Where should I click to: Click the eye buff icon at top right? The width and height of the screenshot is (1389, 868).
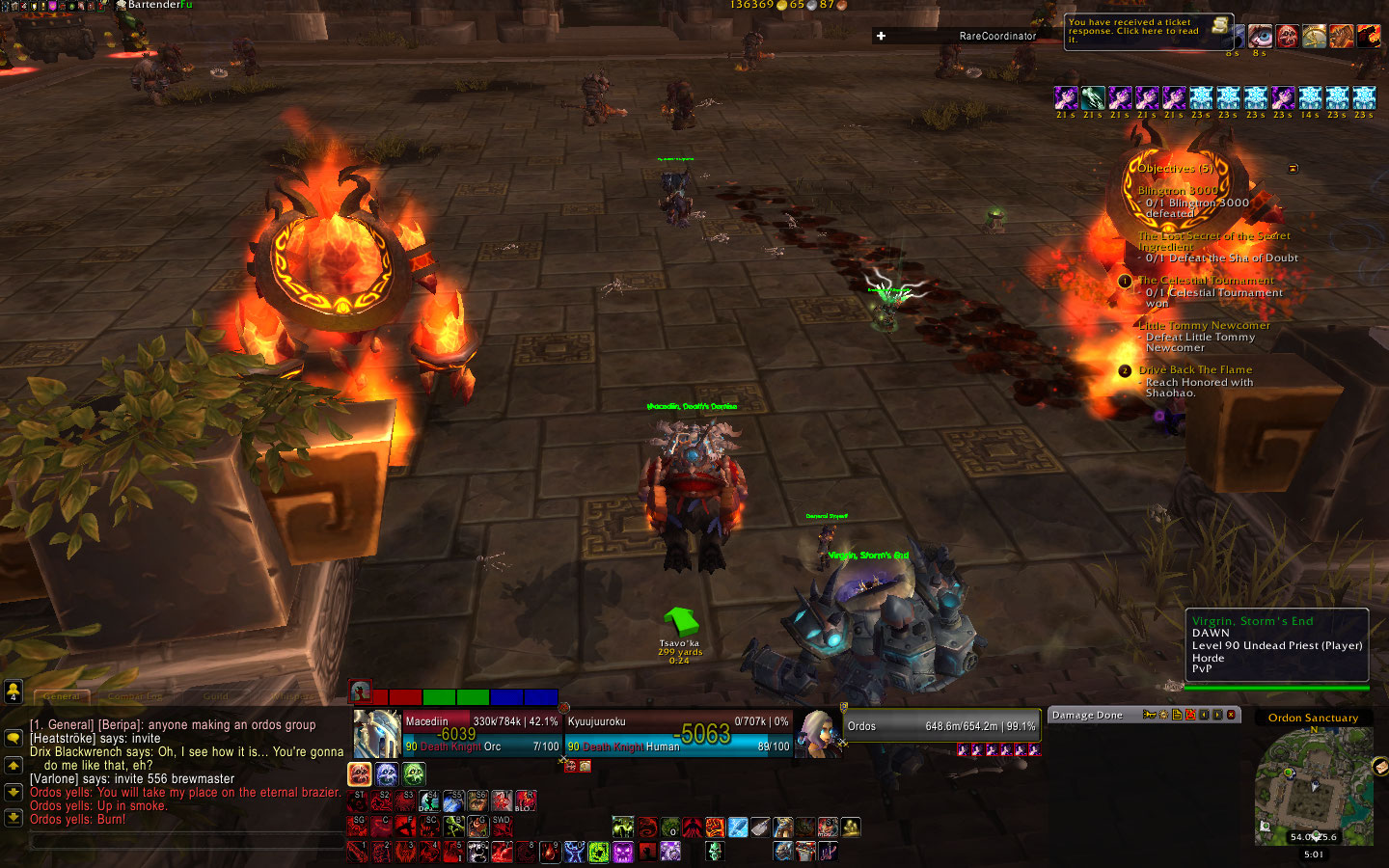[x=1260, y=37]
